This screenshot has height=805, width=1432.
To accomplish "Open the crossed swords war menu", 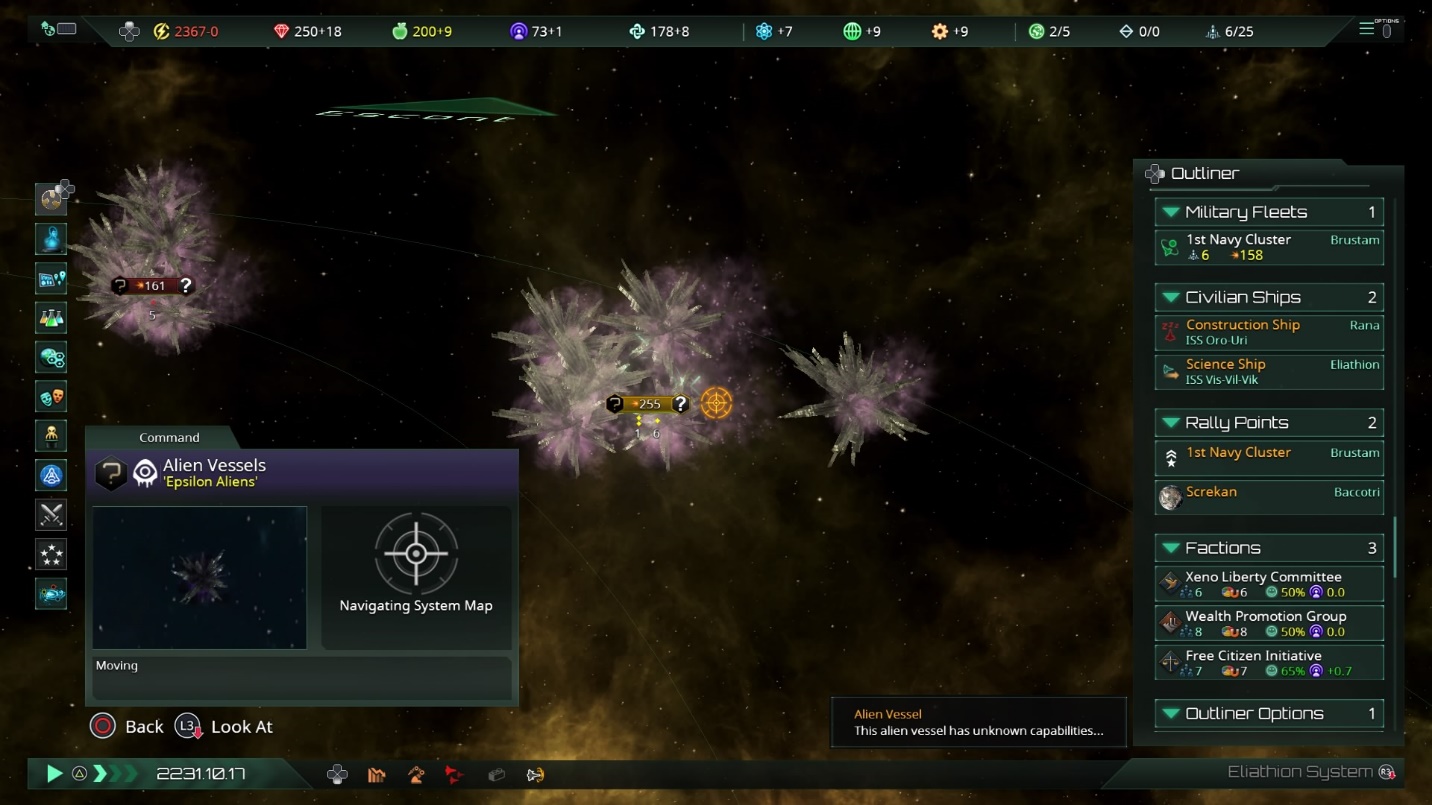I will click(x=51, y=514).
